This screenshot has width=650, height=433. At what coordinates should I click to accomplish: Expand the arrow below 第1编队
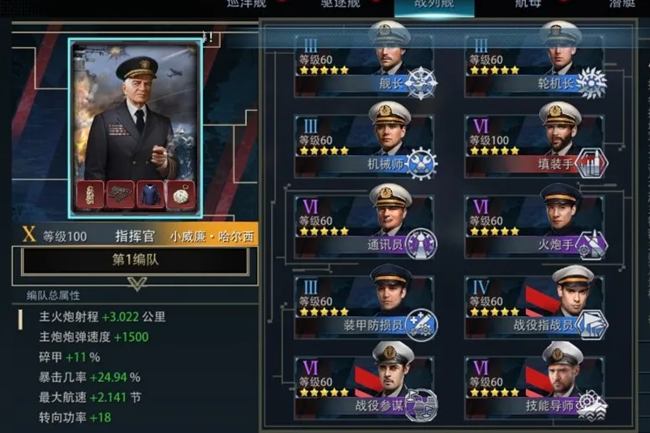point(136,283)
